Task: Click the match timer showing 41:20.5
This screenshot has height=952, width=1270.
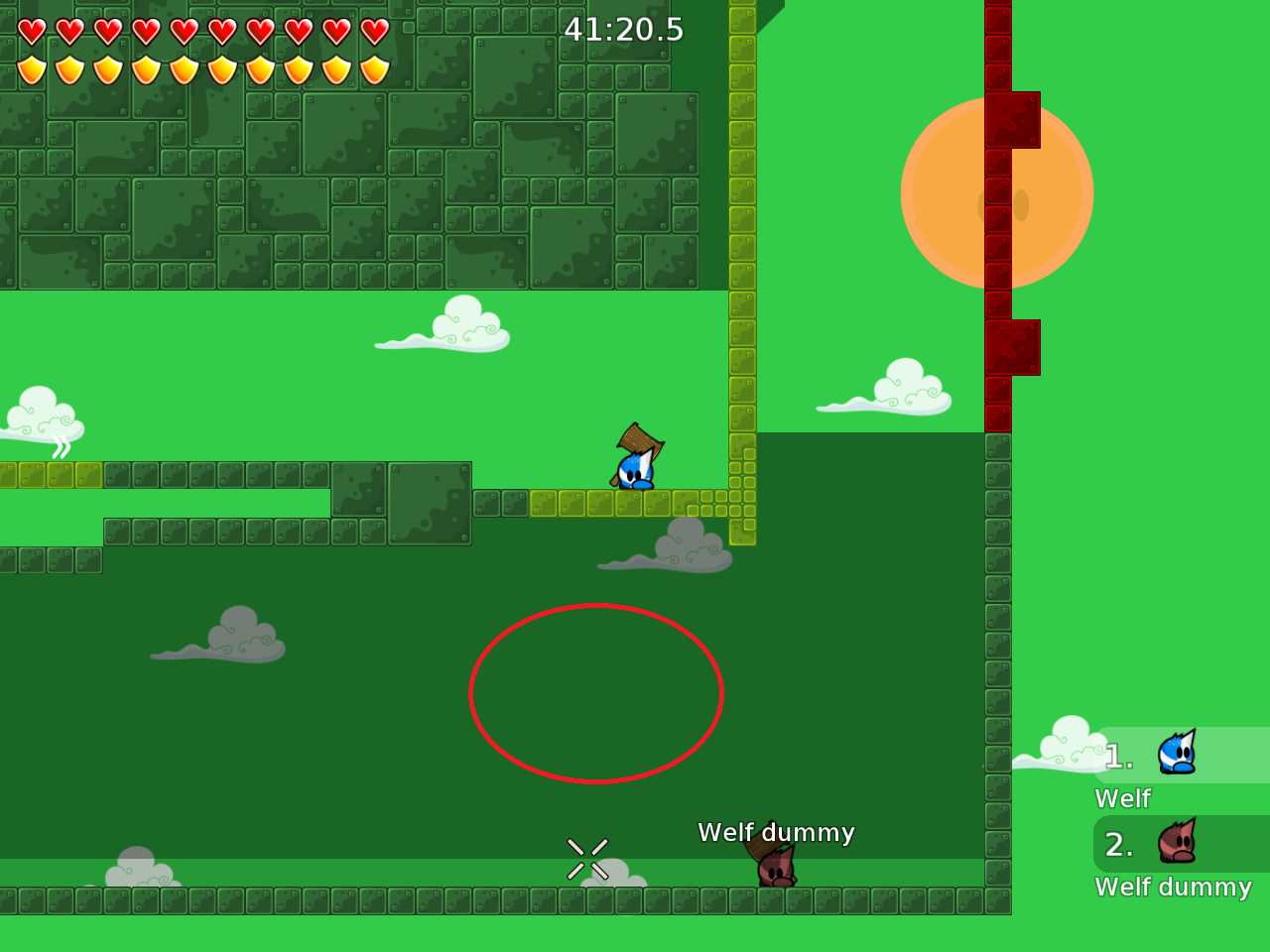Action: 624,30
